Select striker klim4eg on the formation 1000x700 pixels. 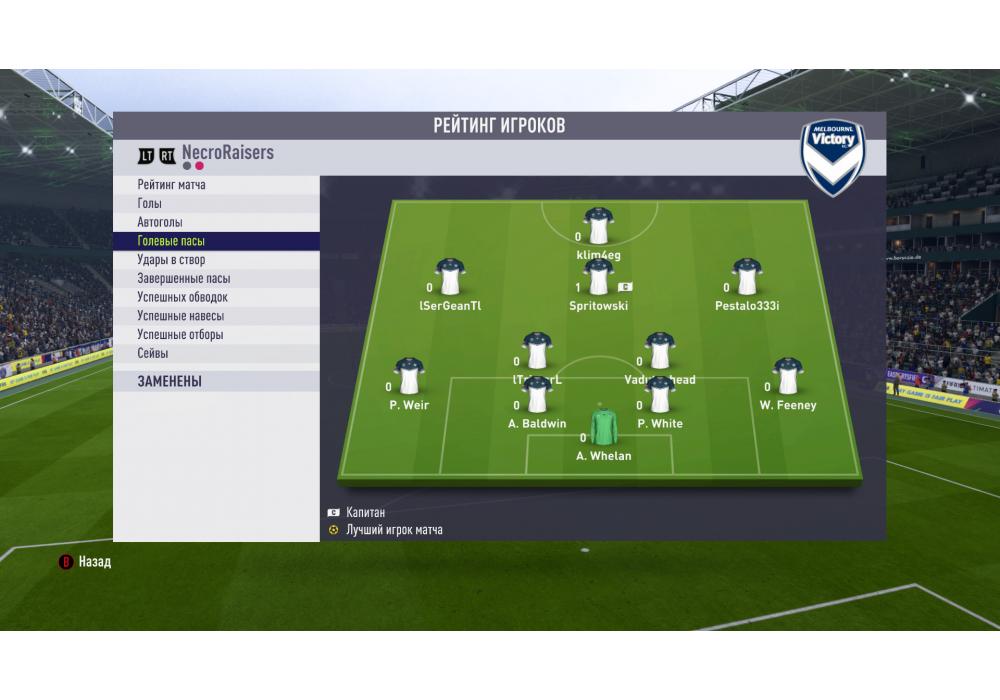coord(599,228)
